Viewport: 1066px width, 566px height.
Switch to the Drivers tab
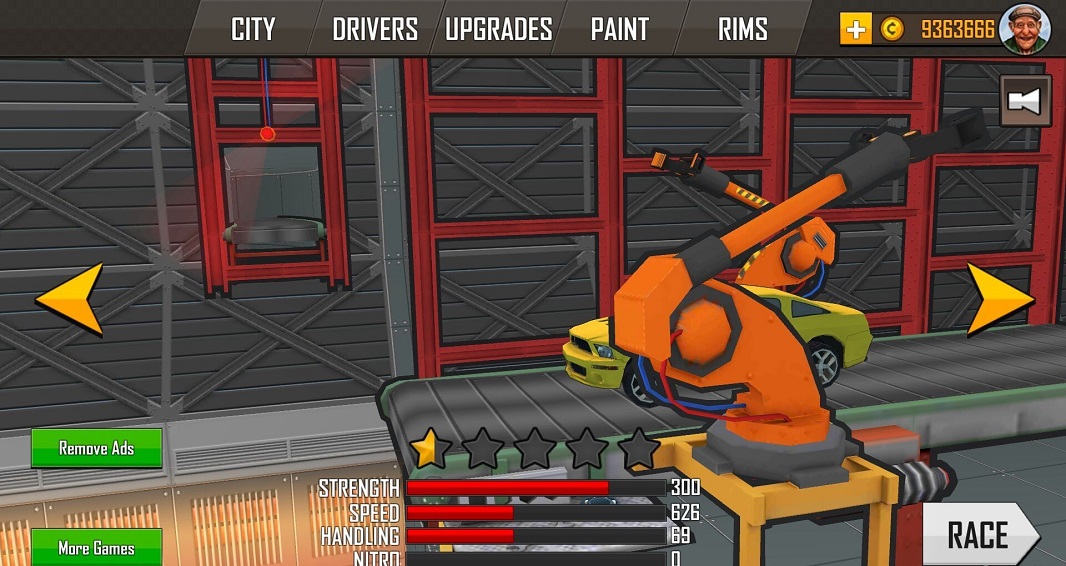click(x=375, y=29)
